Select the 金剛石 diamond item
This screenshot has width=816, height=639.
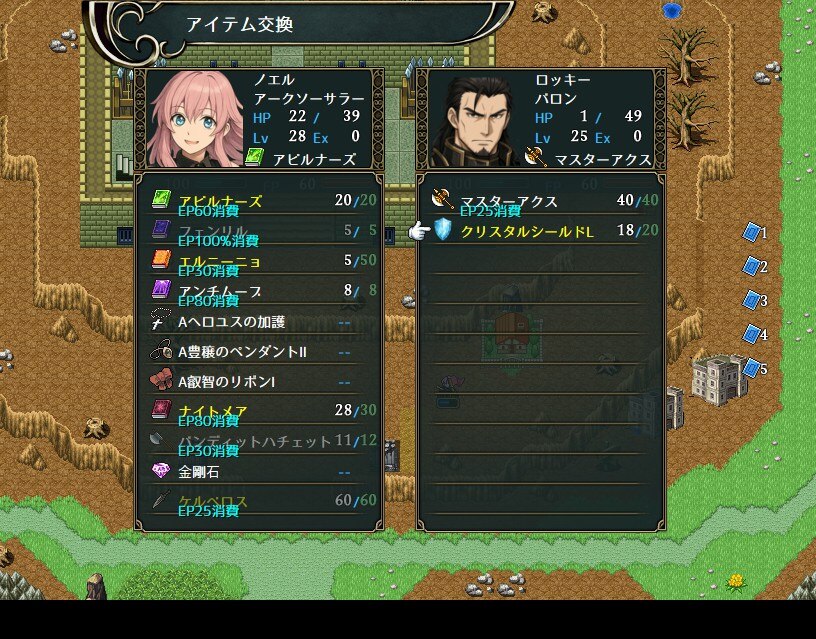[x=259, y=471]
